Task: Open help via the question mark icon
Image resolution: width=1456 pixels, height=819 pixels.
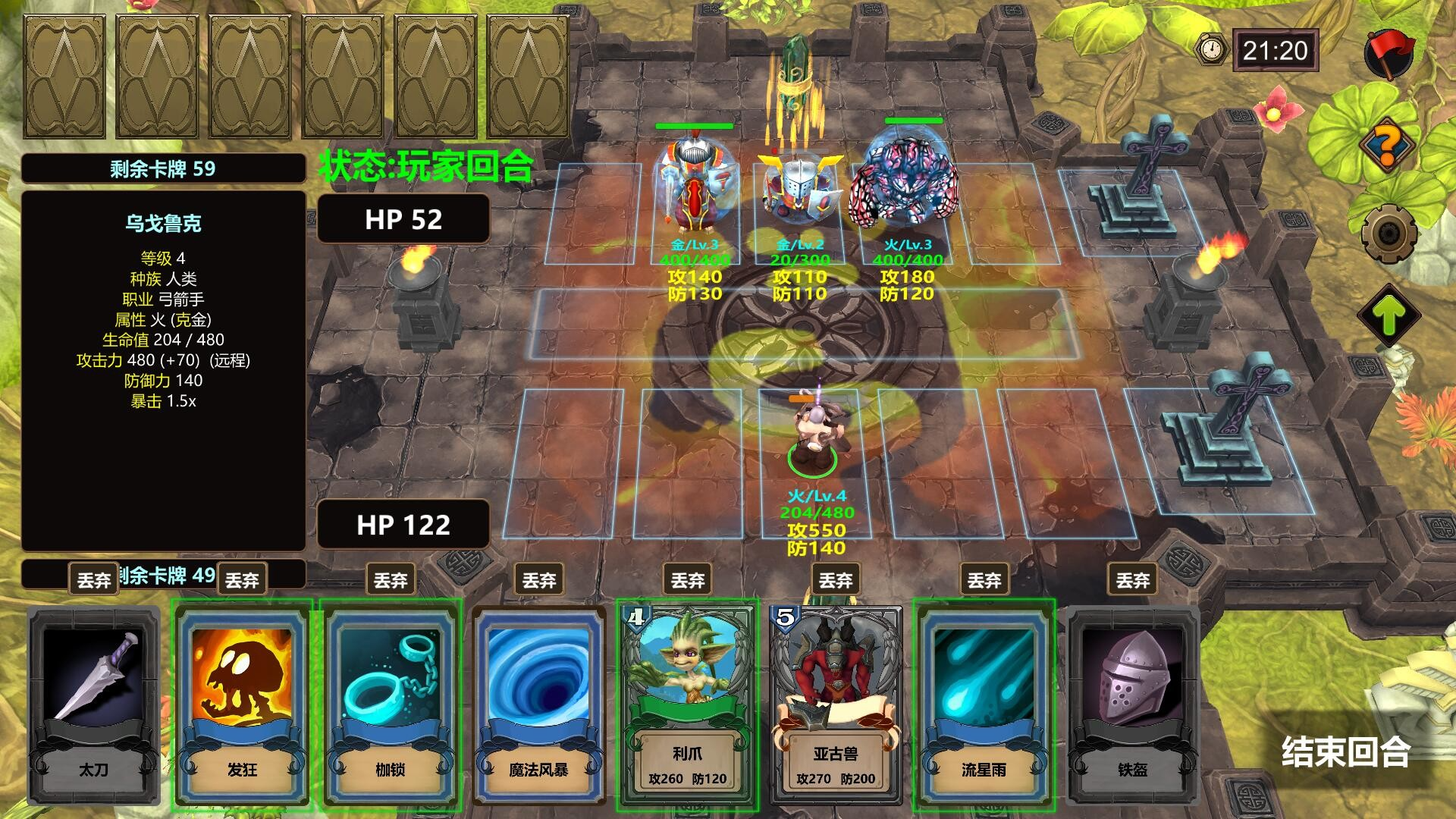Action: click(x=1388, y=144)
